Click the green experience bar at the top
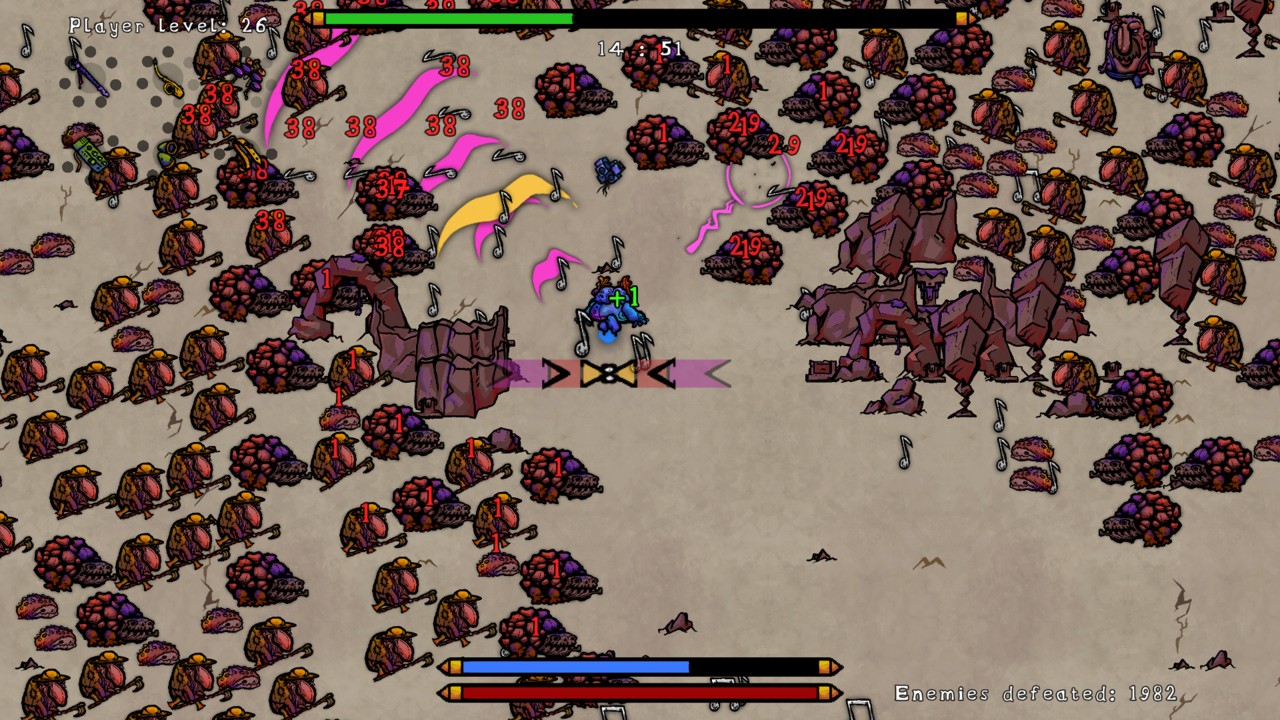Screen dimensions: 1280x720 450,18
